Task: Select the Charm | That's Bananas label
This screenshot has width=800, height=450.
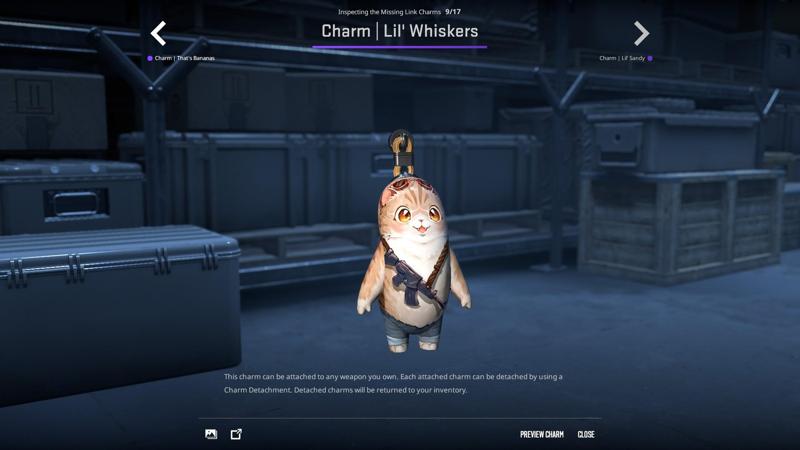Action: [184, 59]
